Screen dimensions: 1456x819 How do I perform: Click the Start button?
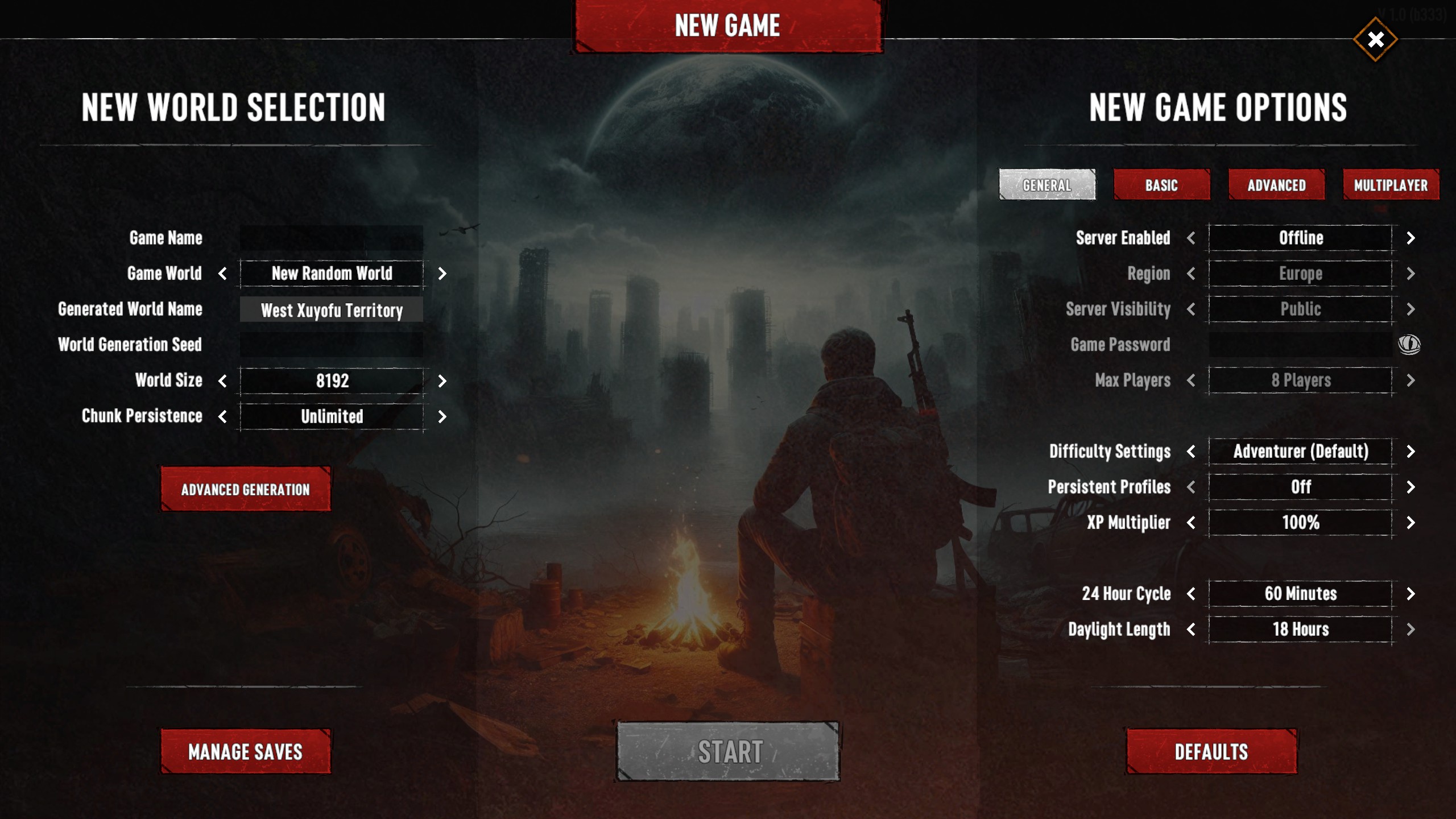pos(728,751)
